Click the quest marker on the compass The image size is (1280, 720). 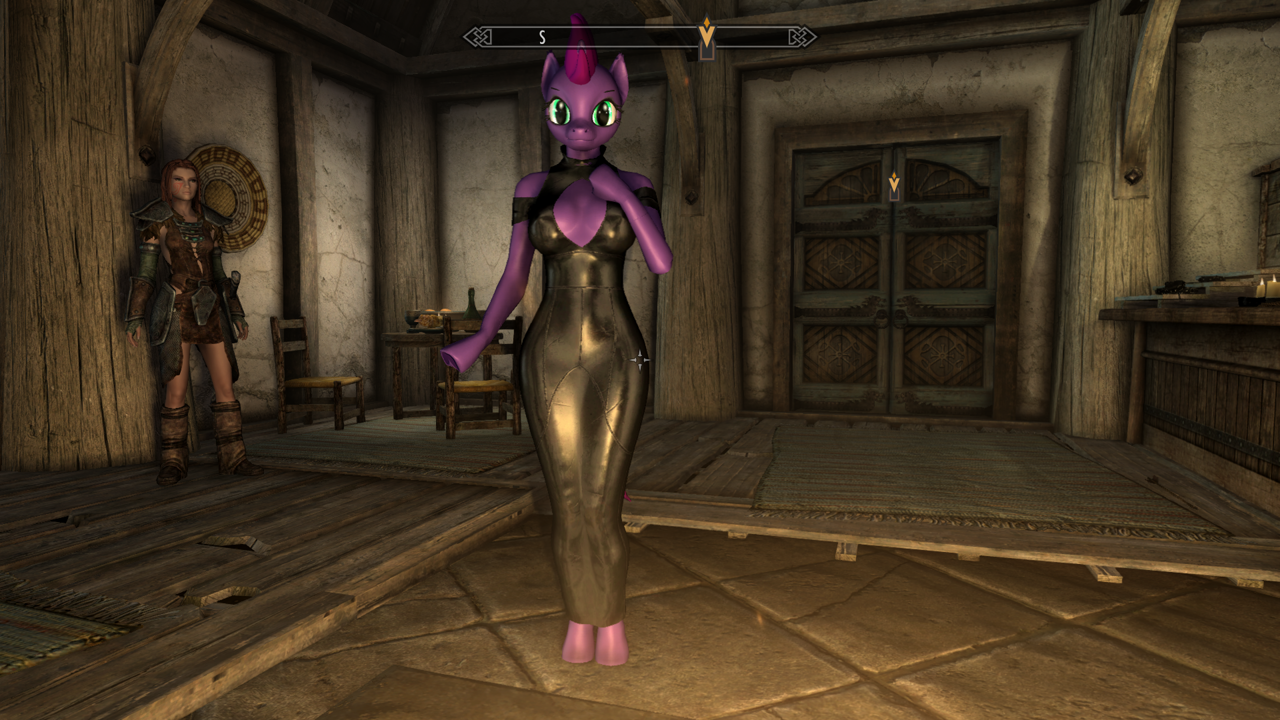[x=707, y=35]
